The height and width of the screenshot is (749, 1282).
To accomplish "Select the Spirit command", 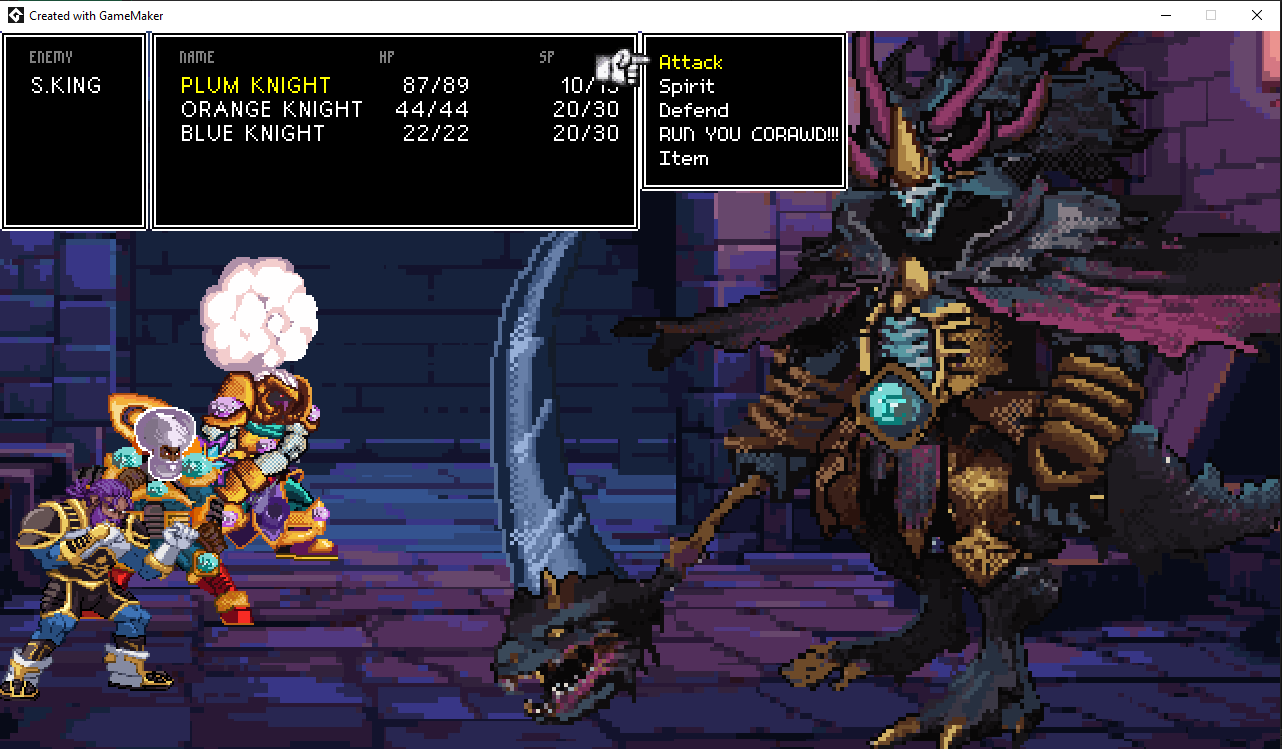I will [687, 86].
